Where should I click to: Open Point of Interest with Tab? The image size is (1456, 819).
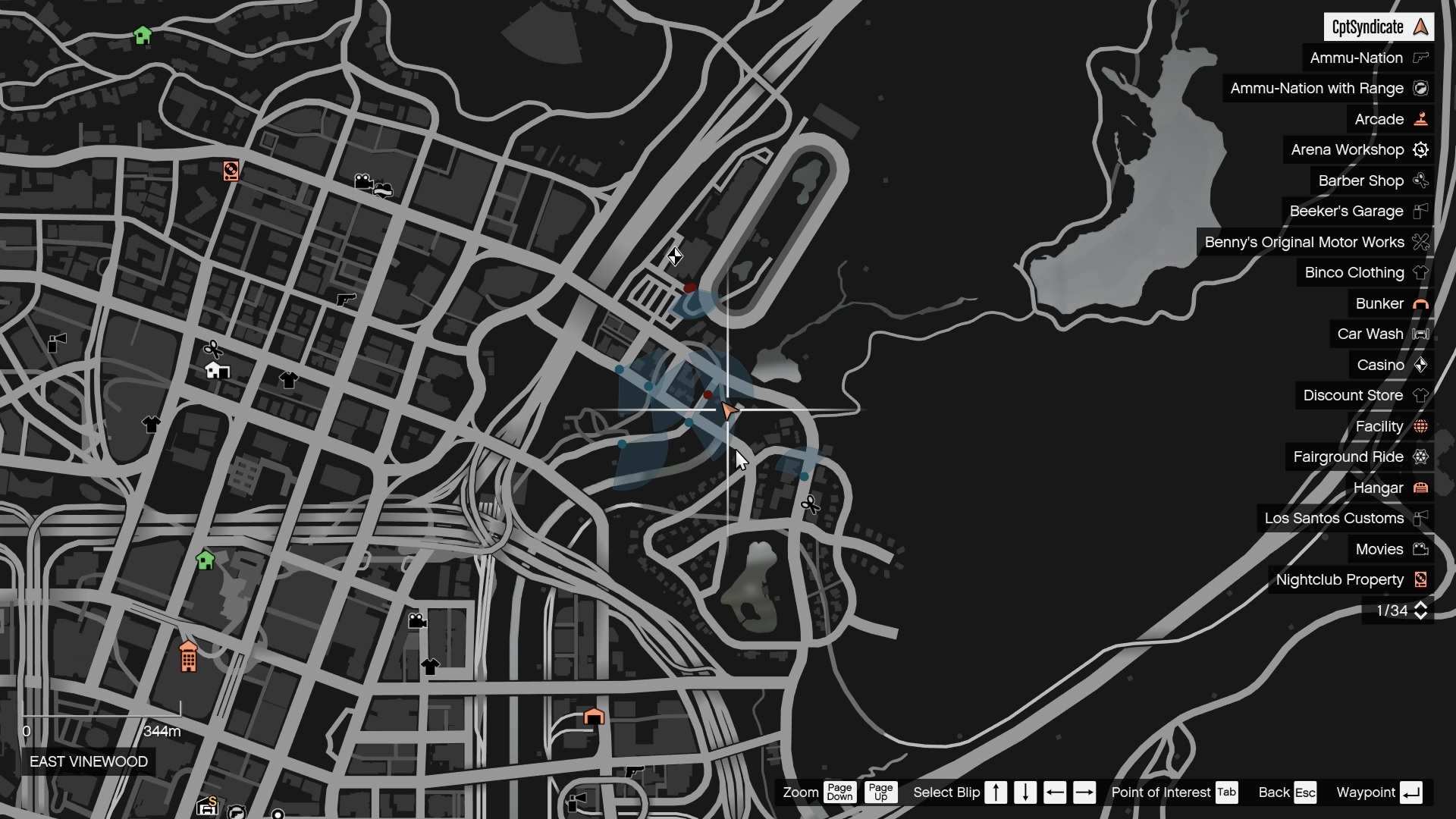point(1225,792)
